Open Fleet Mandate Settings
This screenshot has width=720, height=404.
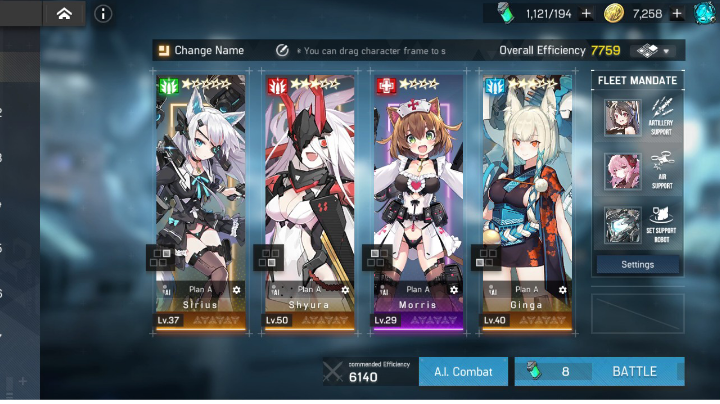click(637, 265)
